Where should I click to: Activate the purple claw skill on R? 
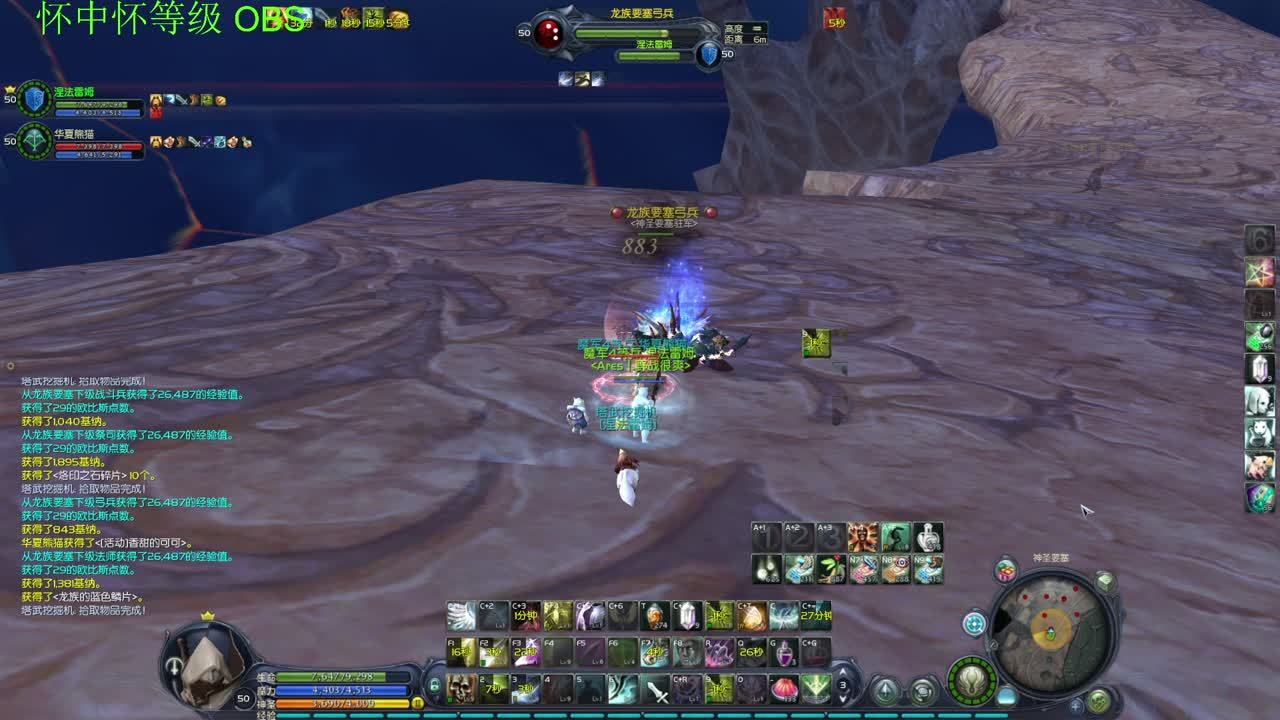(719, 652)
